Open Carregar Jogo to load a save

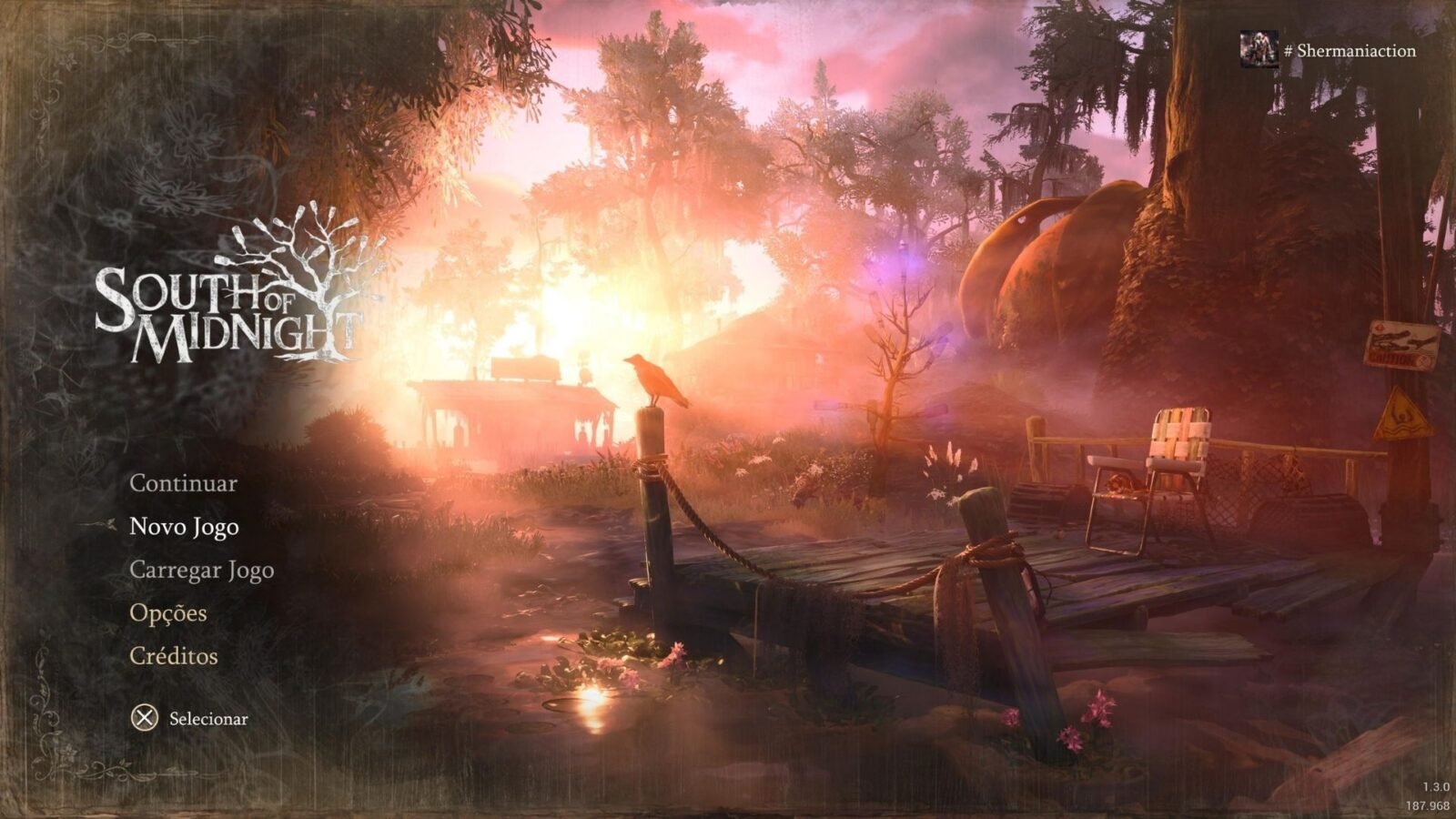pyautogui.click(x=202, y=570)
